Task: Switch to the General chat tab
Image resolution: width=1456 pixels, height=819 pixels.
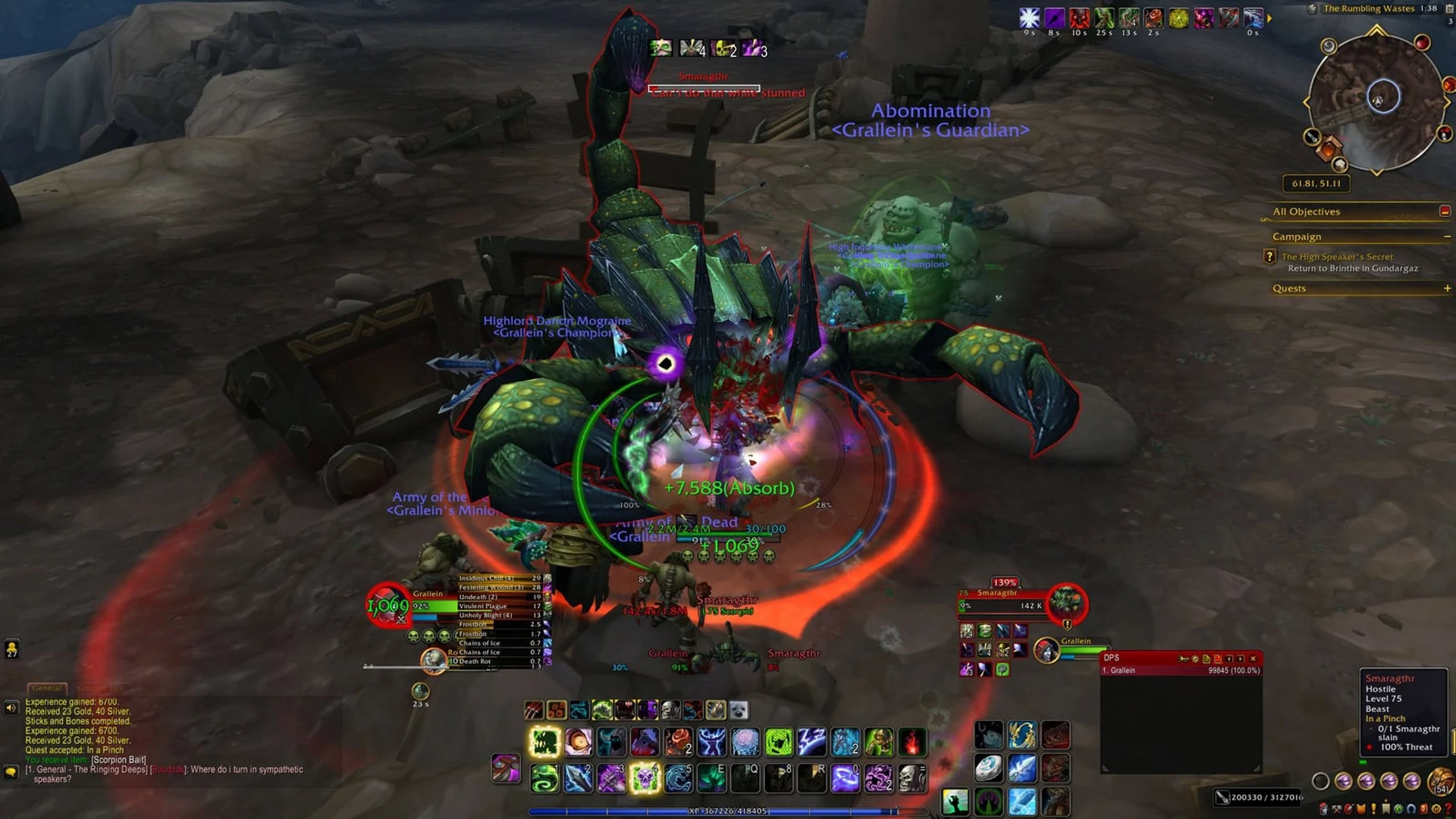Action: click(x=48, y=688)
